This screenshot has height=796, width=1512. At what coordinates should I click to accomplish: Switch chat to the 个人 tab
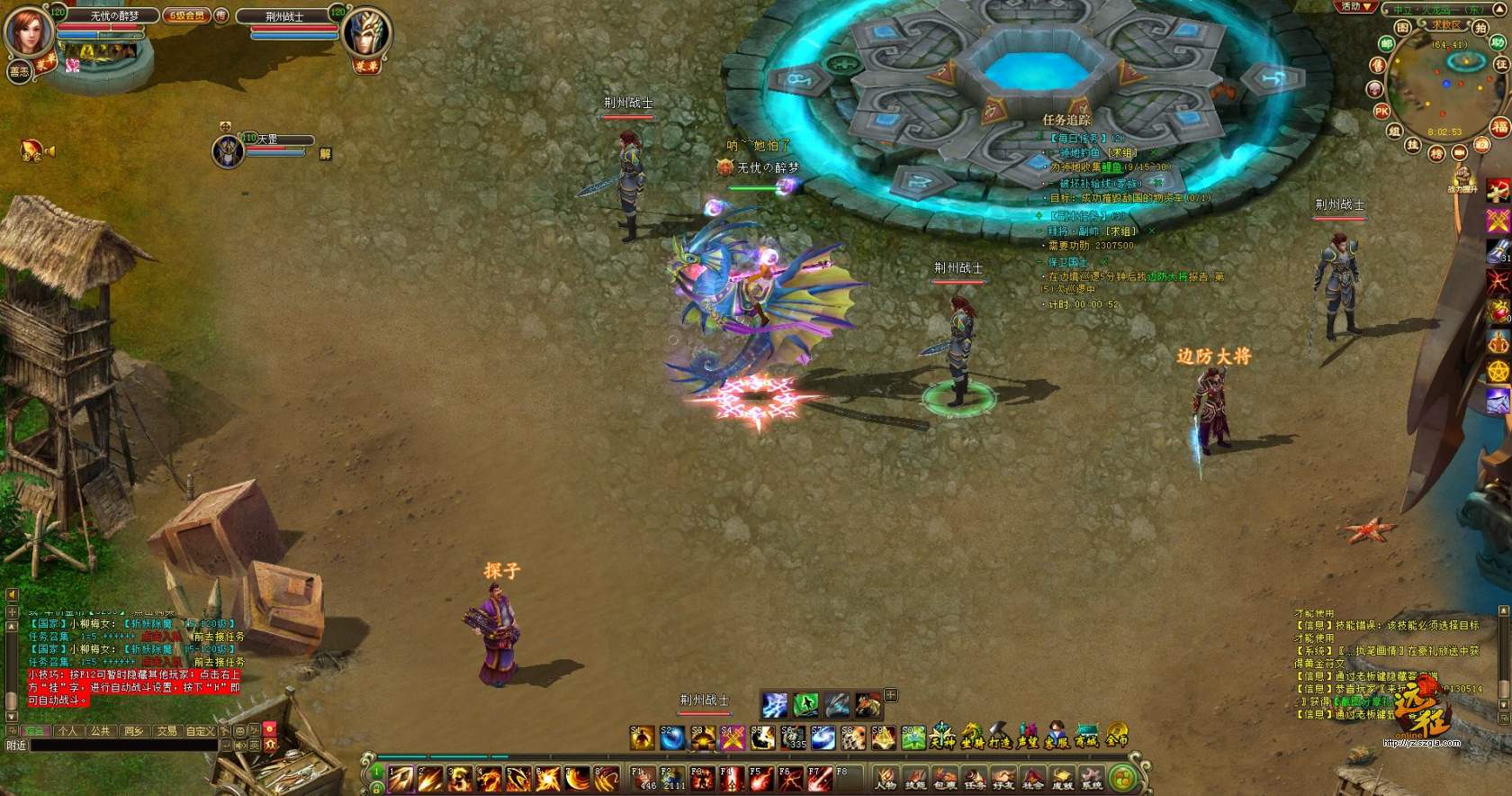(x=67, y=731)
